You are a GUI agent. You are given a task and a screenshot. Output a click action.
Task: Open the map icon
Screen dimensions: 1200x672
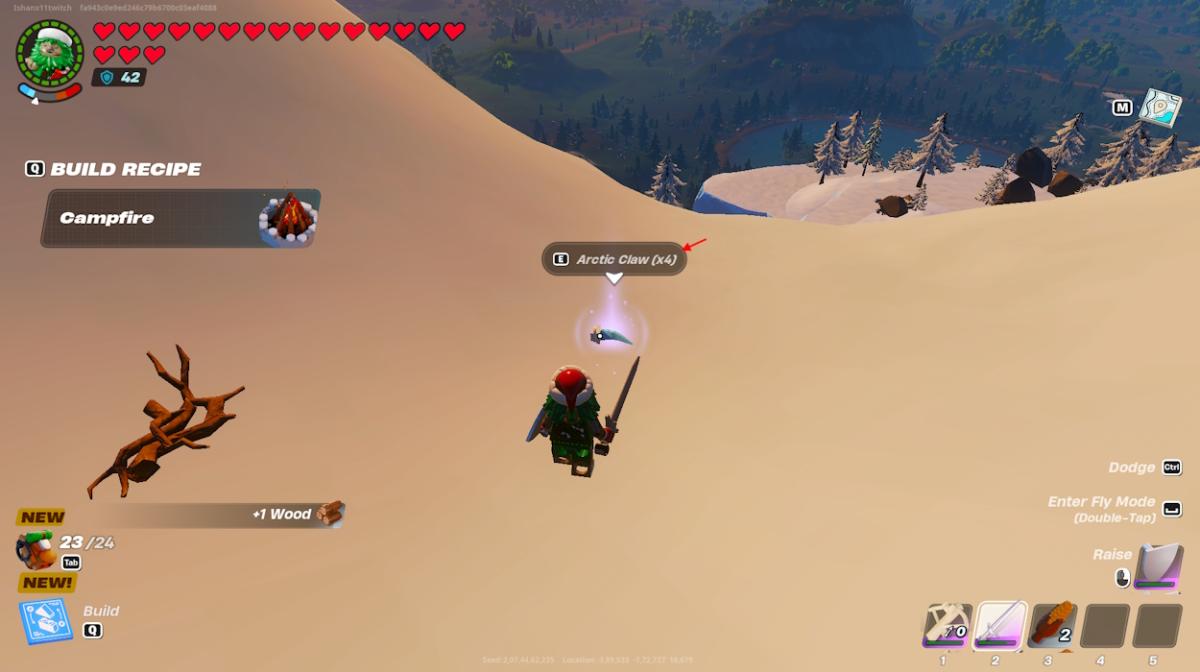[1160, 108]
